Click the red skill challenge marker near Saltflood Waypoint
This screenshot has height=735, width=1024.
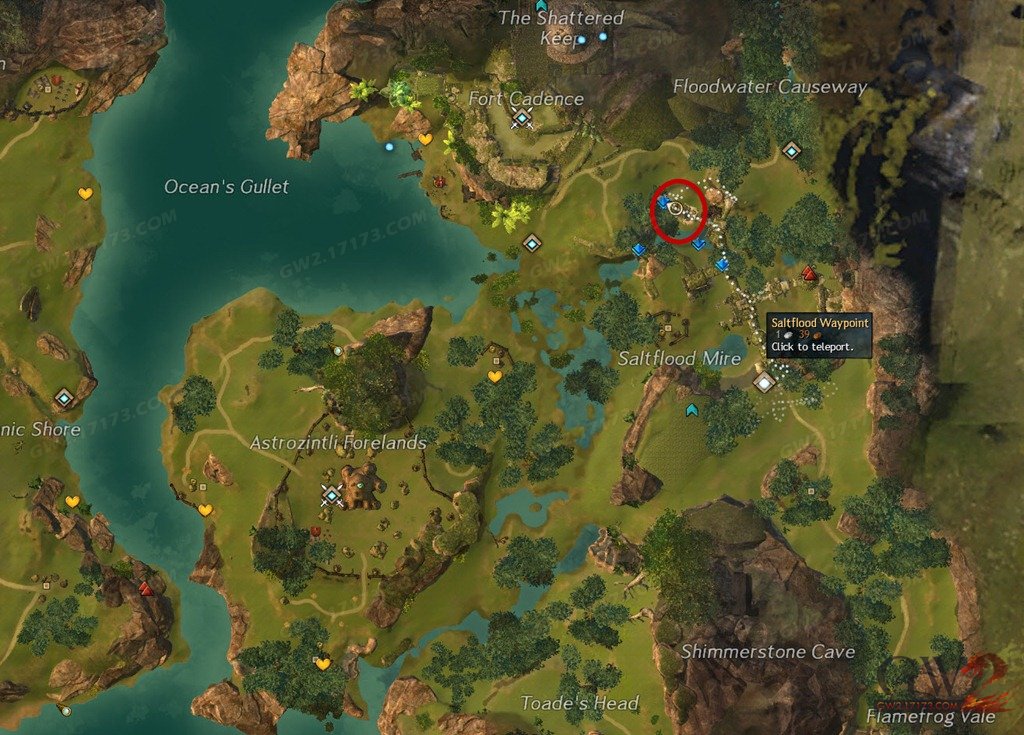(x=809, y=273)
